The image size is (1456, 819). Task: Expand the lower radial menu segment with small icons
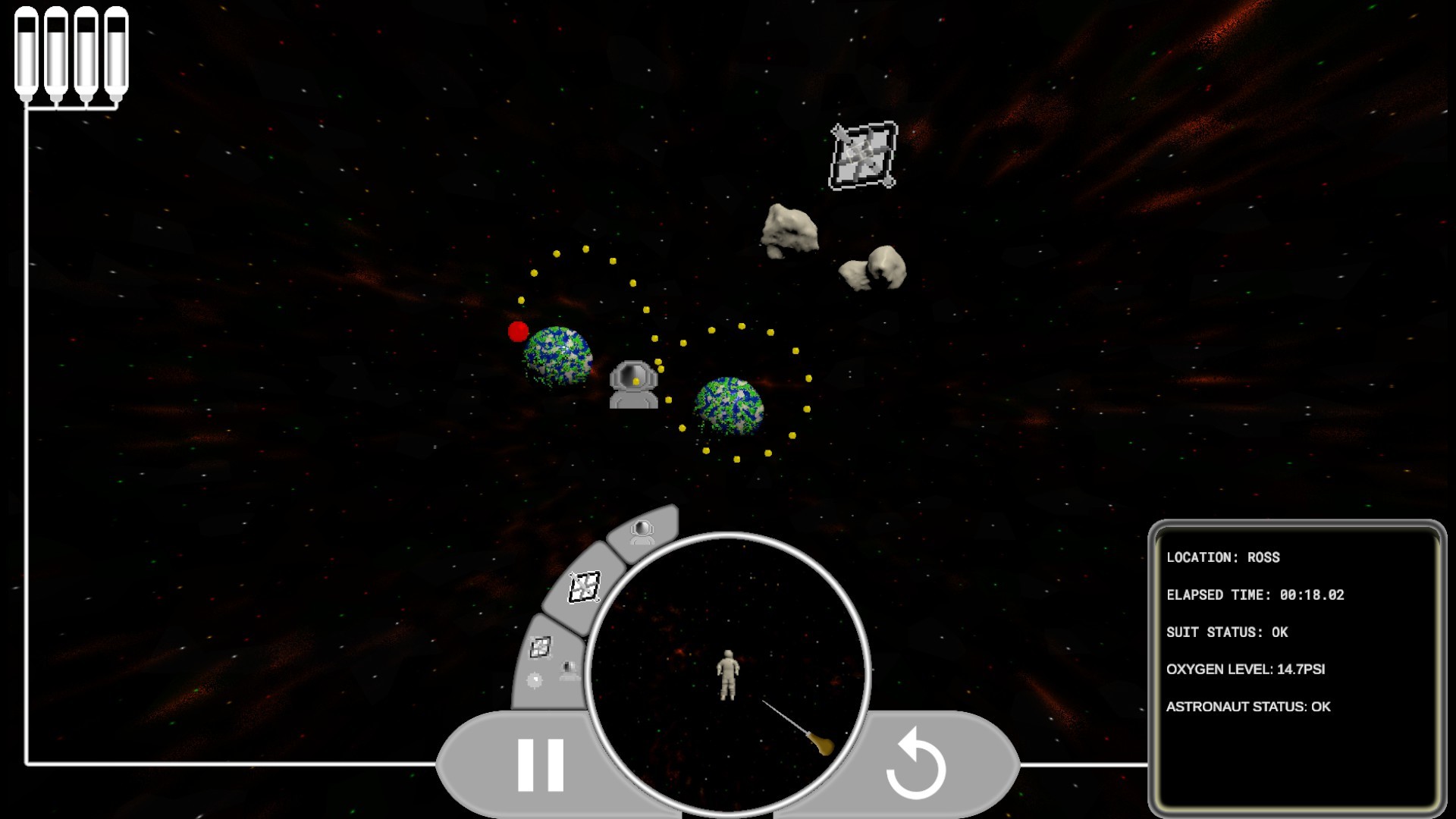click(x=550, y=664)
